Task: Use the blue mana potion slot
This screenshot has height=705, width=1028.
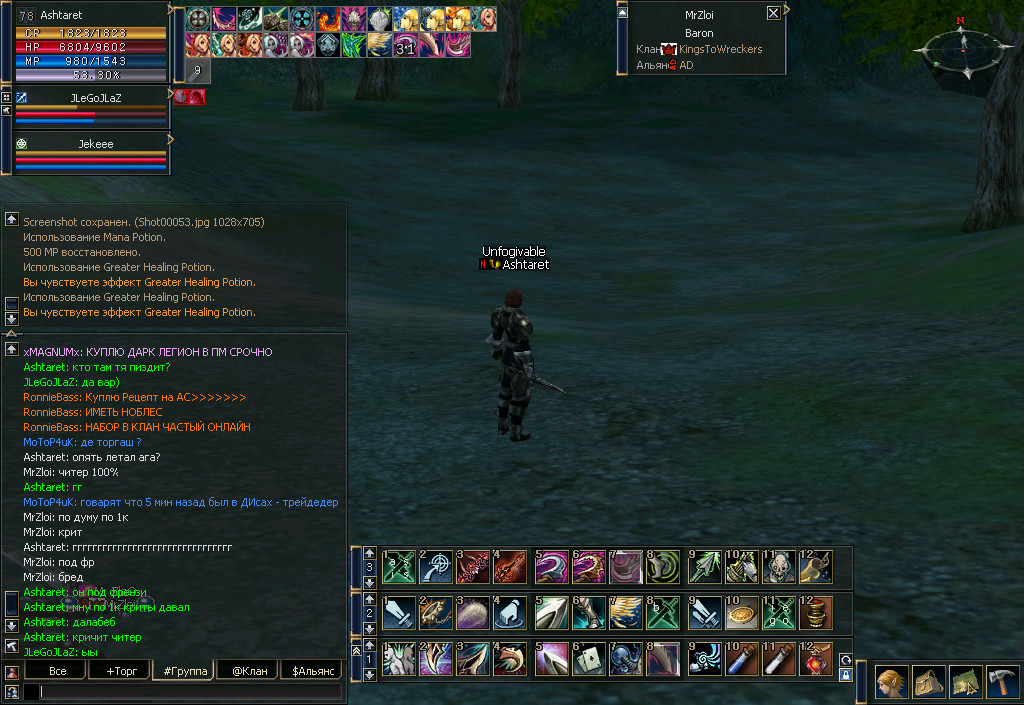Action: pos(741,658)
